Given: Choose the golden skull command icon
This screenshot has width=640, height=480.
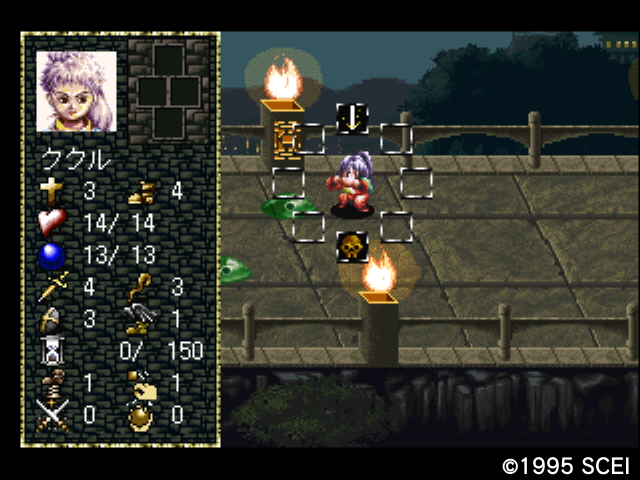Looking at the screenshot, I should pyautogui.click(x=351, y=246).
